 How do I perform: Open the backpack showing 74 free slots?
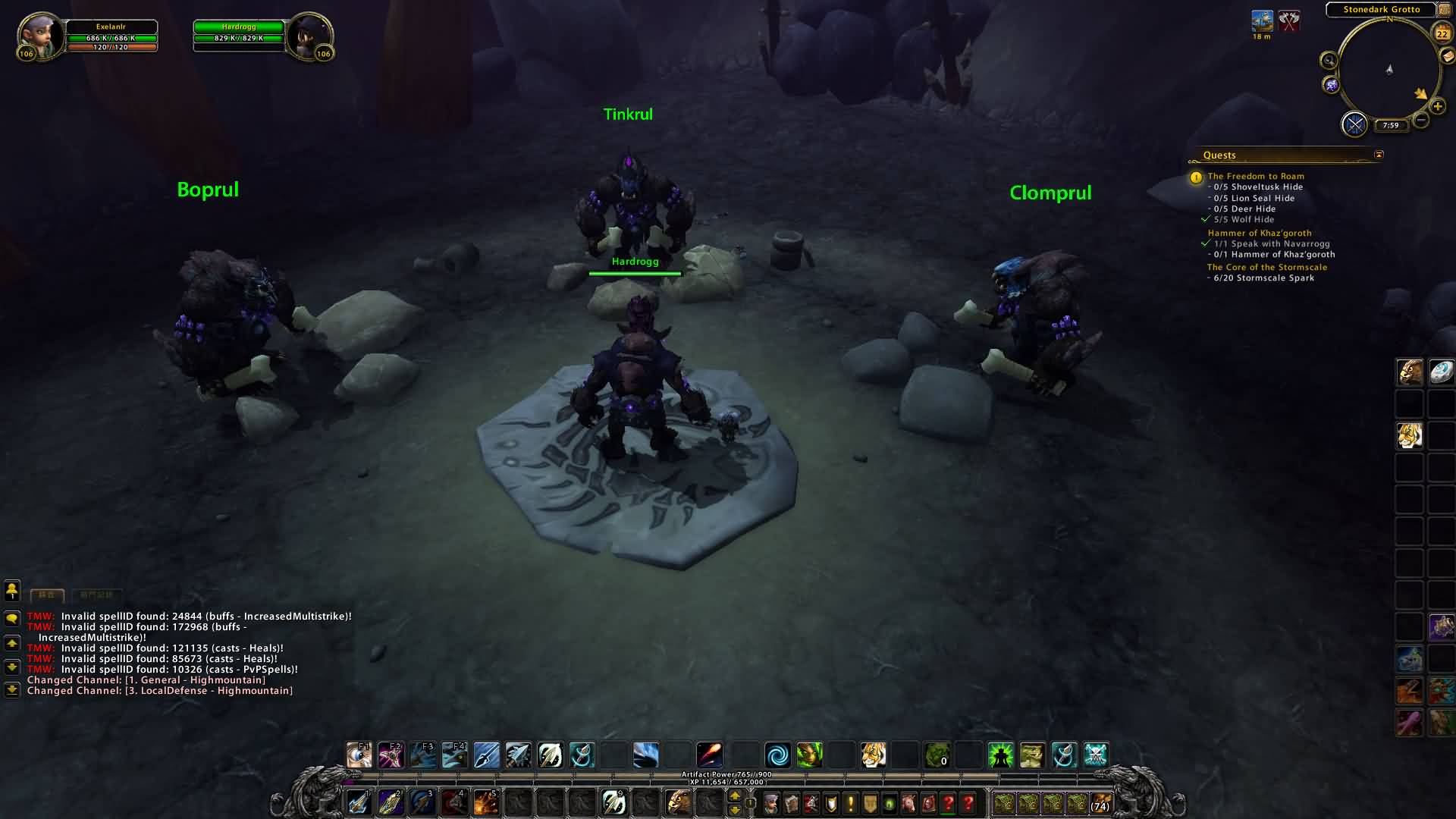tap(1100, 803)
